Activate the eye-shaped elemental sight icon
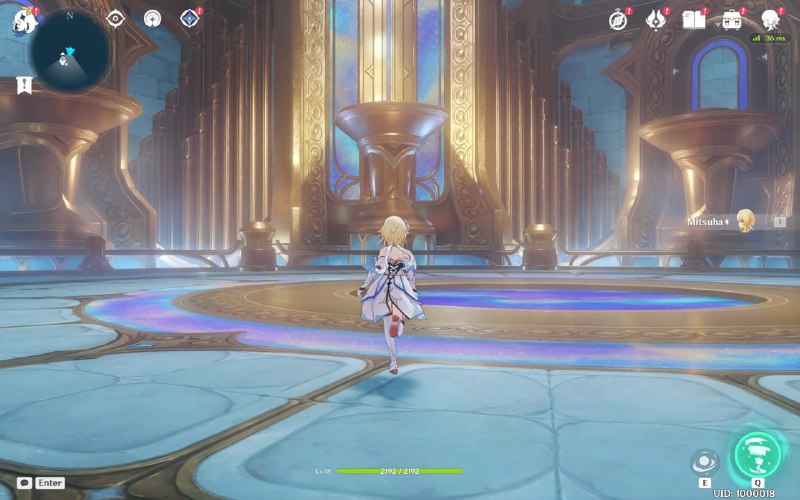The image size is (800, 500). tap(116, 18)
